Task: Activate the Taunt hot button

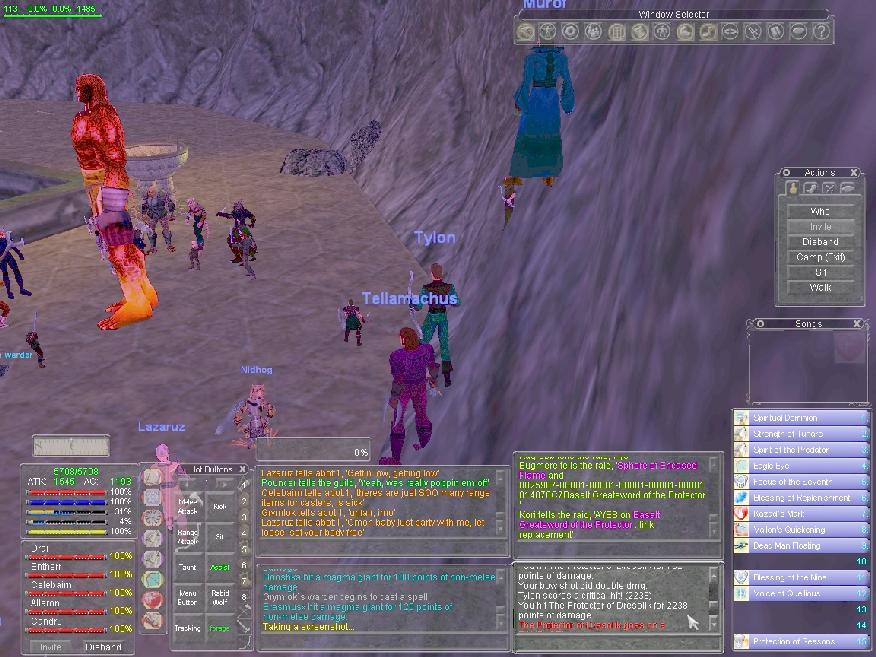Action: [x=189, y=567]
